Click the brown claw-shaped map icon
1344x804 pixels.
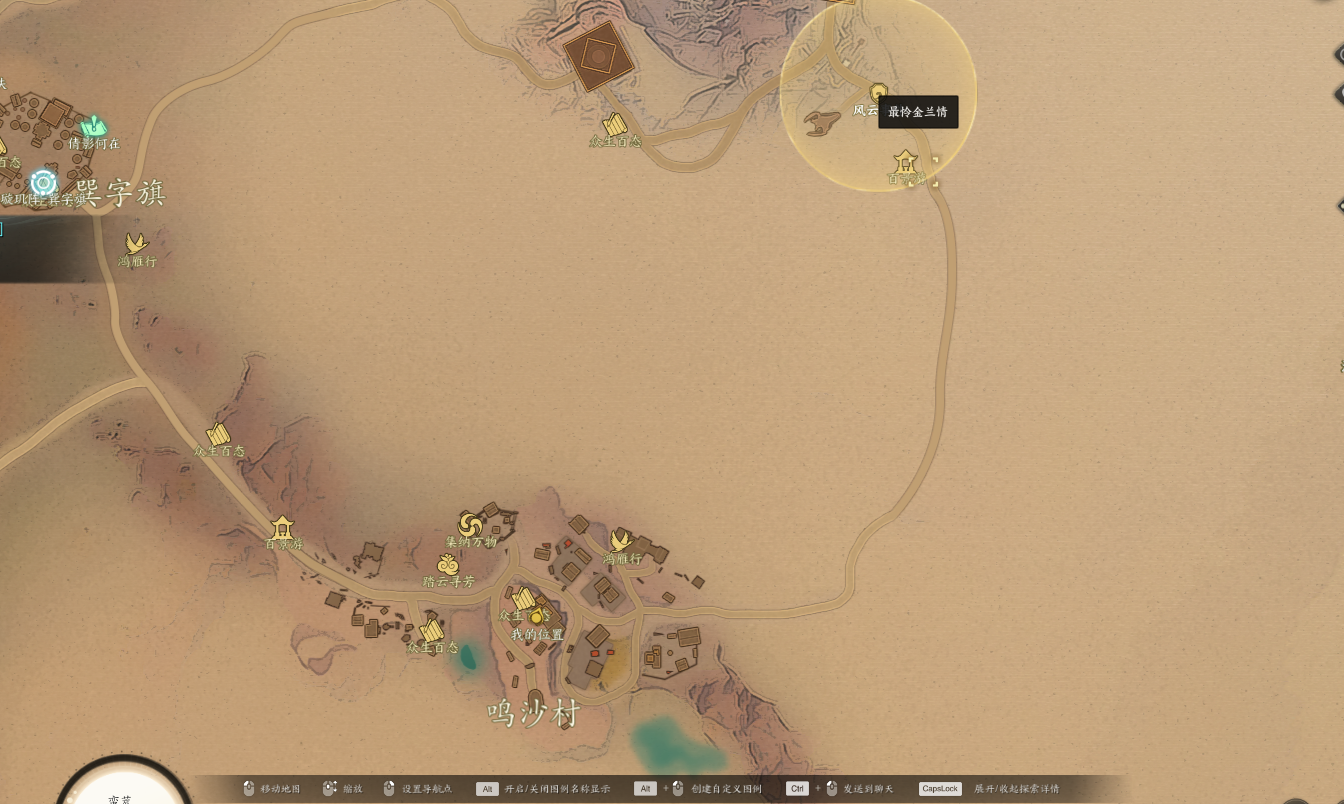pos(822,123)
